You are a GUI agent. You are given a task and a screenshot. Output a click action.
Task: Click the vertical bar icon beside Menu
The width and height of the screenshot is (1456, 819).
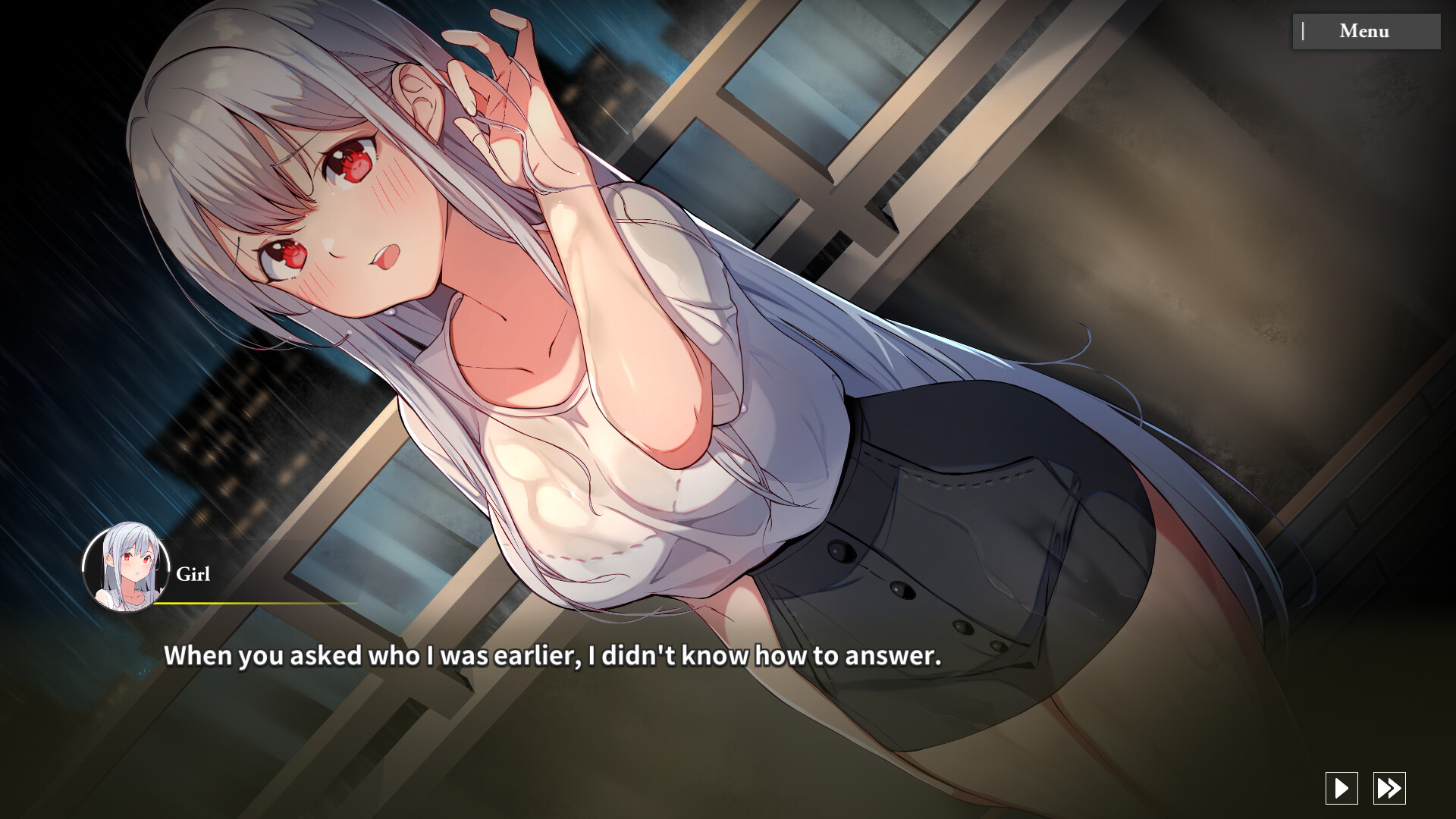(1303, 31)
